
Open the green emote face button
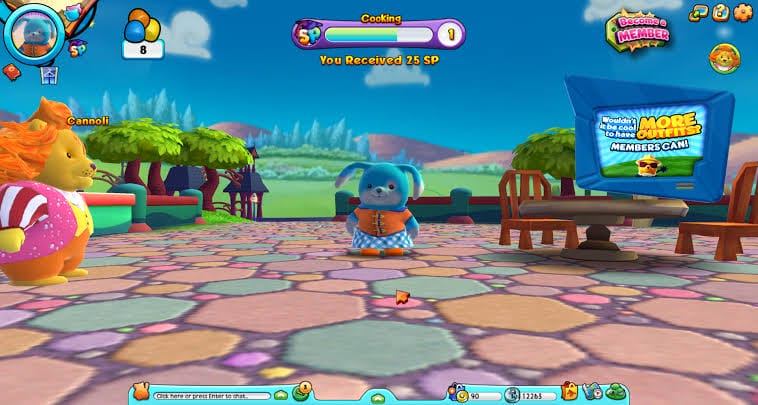[300, 392]
